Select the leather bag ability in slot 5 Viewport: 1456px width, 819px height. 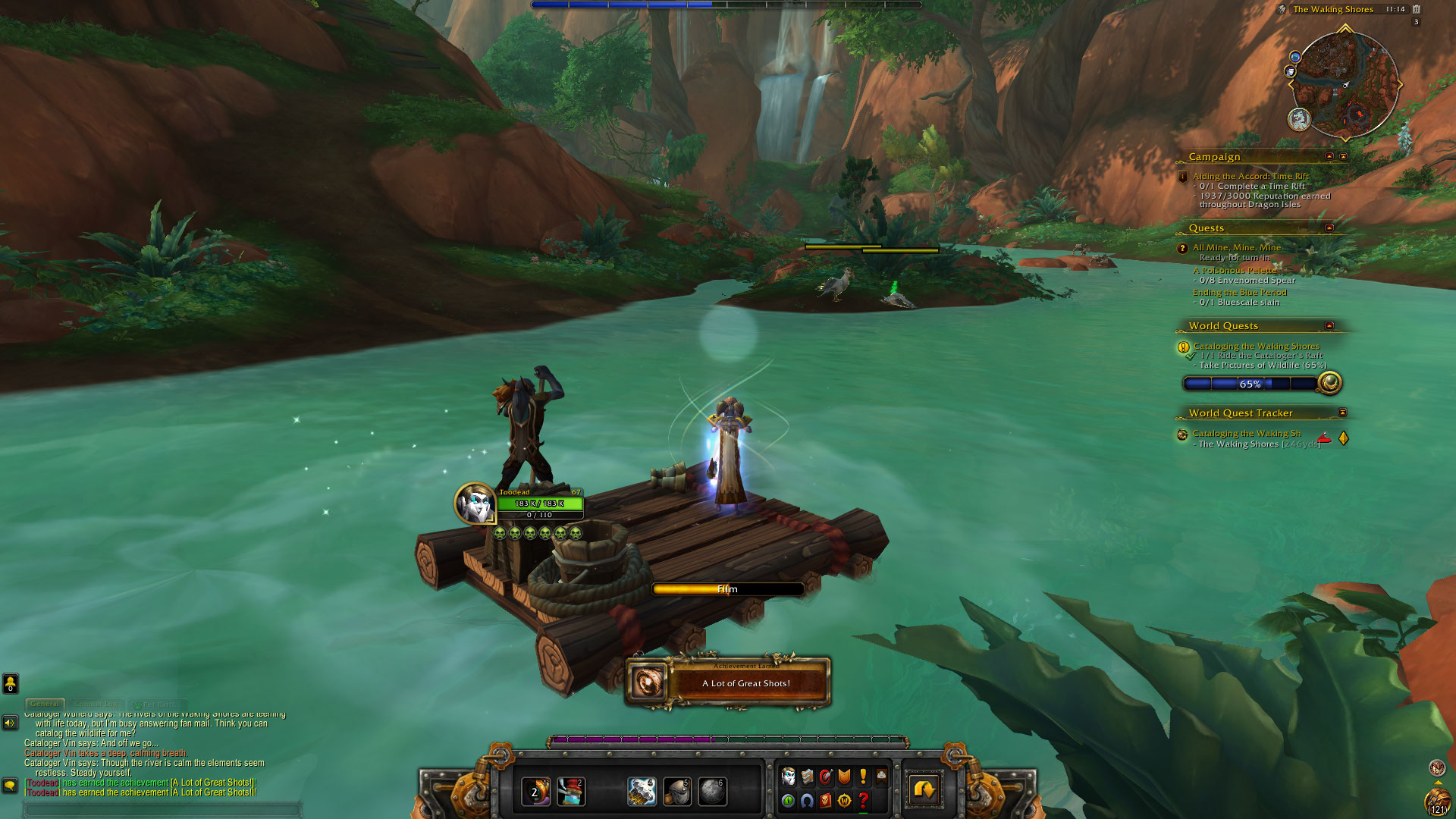tap(677, 792)
